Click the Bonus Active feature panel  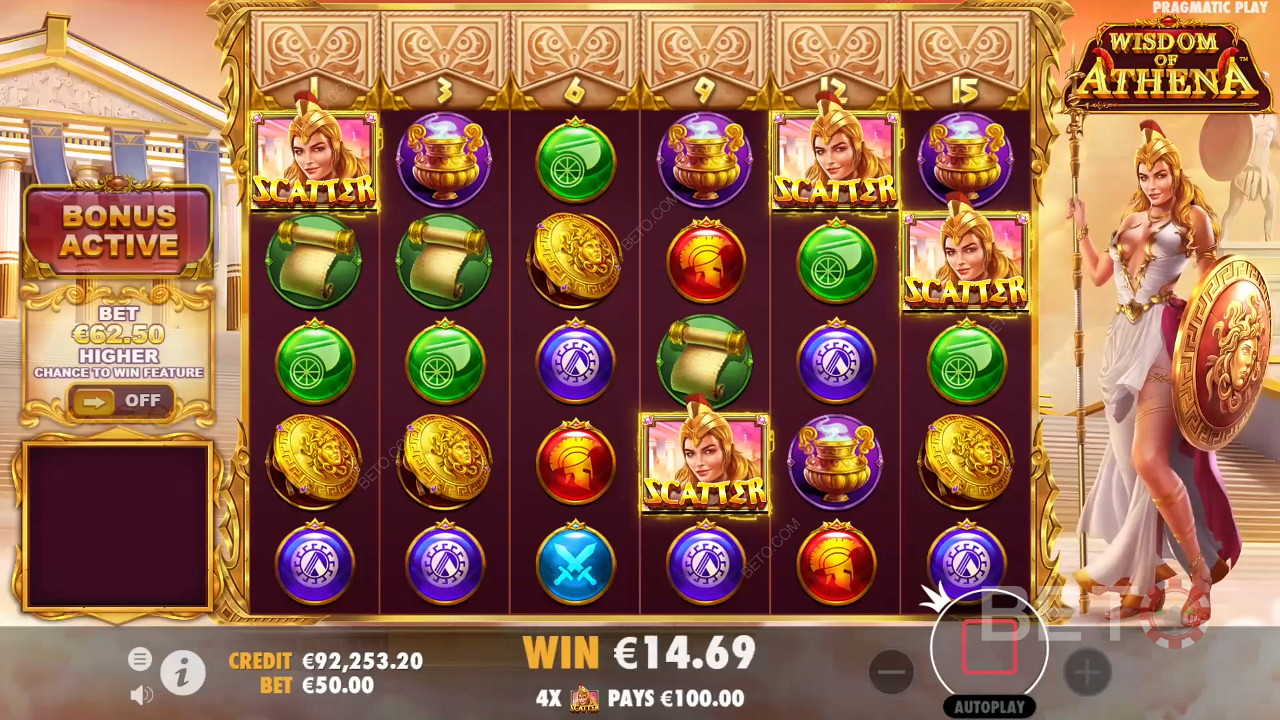[x=119, y=231]
